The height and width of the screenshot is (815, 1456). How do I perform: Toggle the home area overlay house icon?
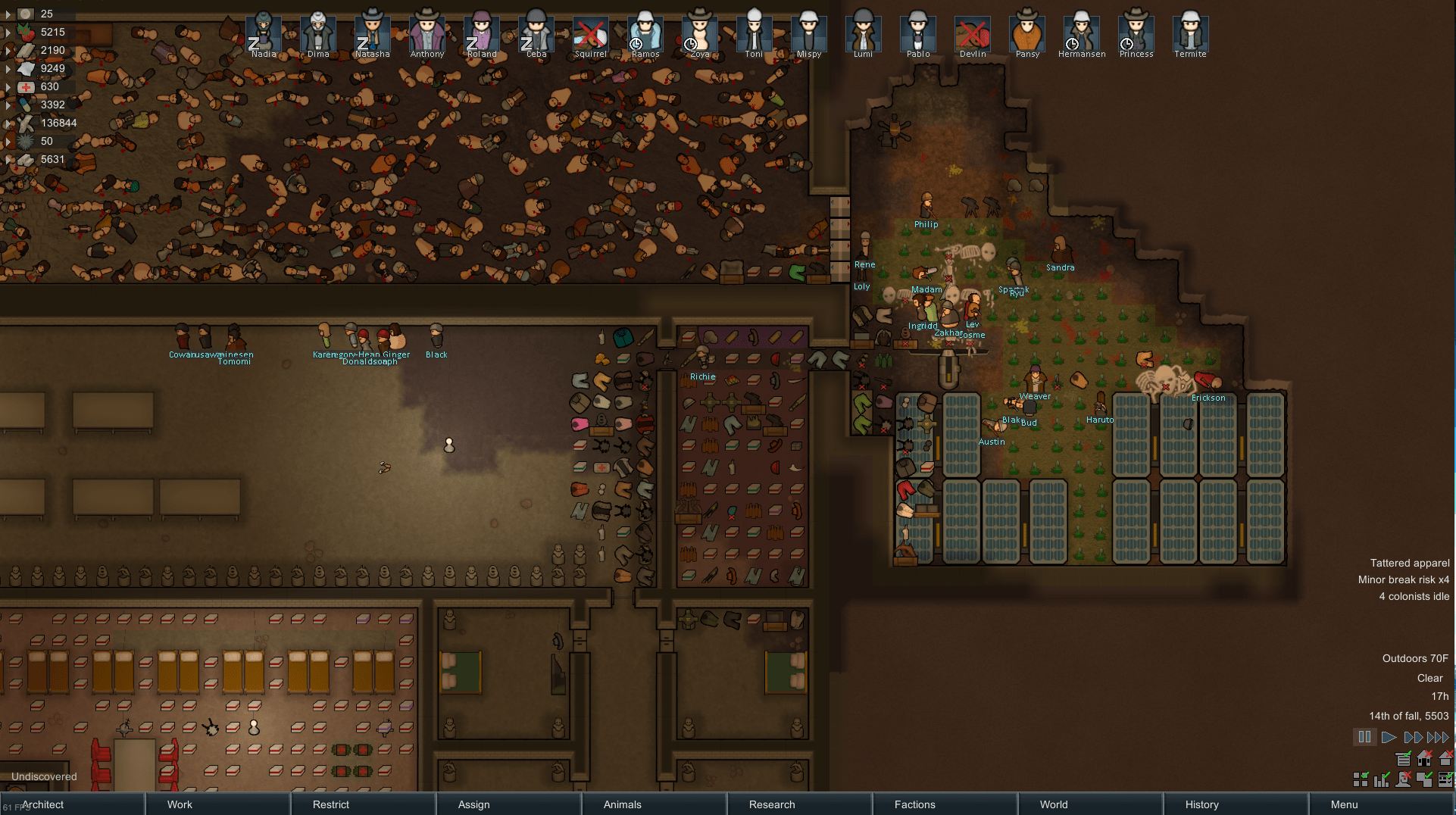[1424, 759]
